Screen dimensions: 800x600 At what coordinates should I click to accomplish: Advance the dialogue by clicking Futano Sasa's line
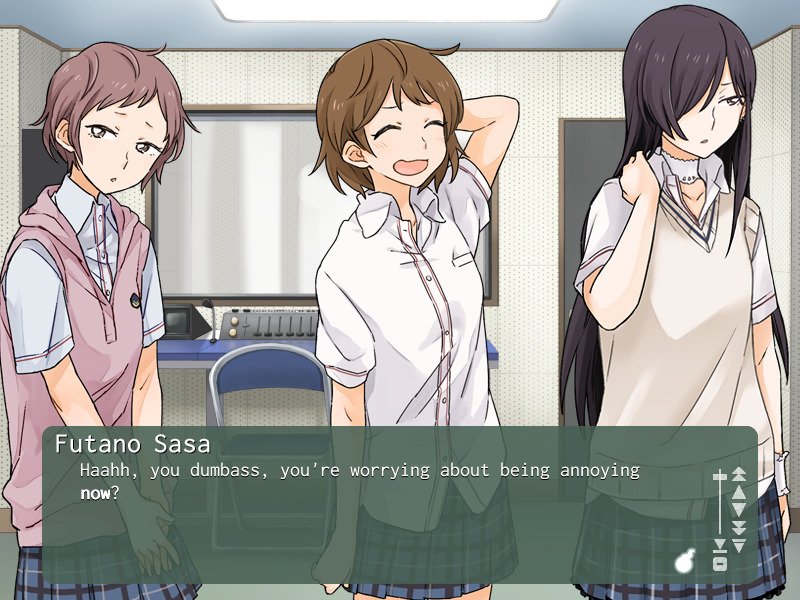pyautogui.click(x=360, y=480)
